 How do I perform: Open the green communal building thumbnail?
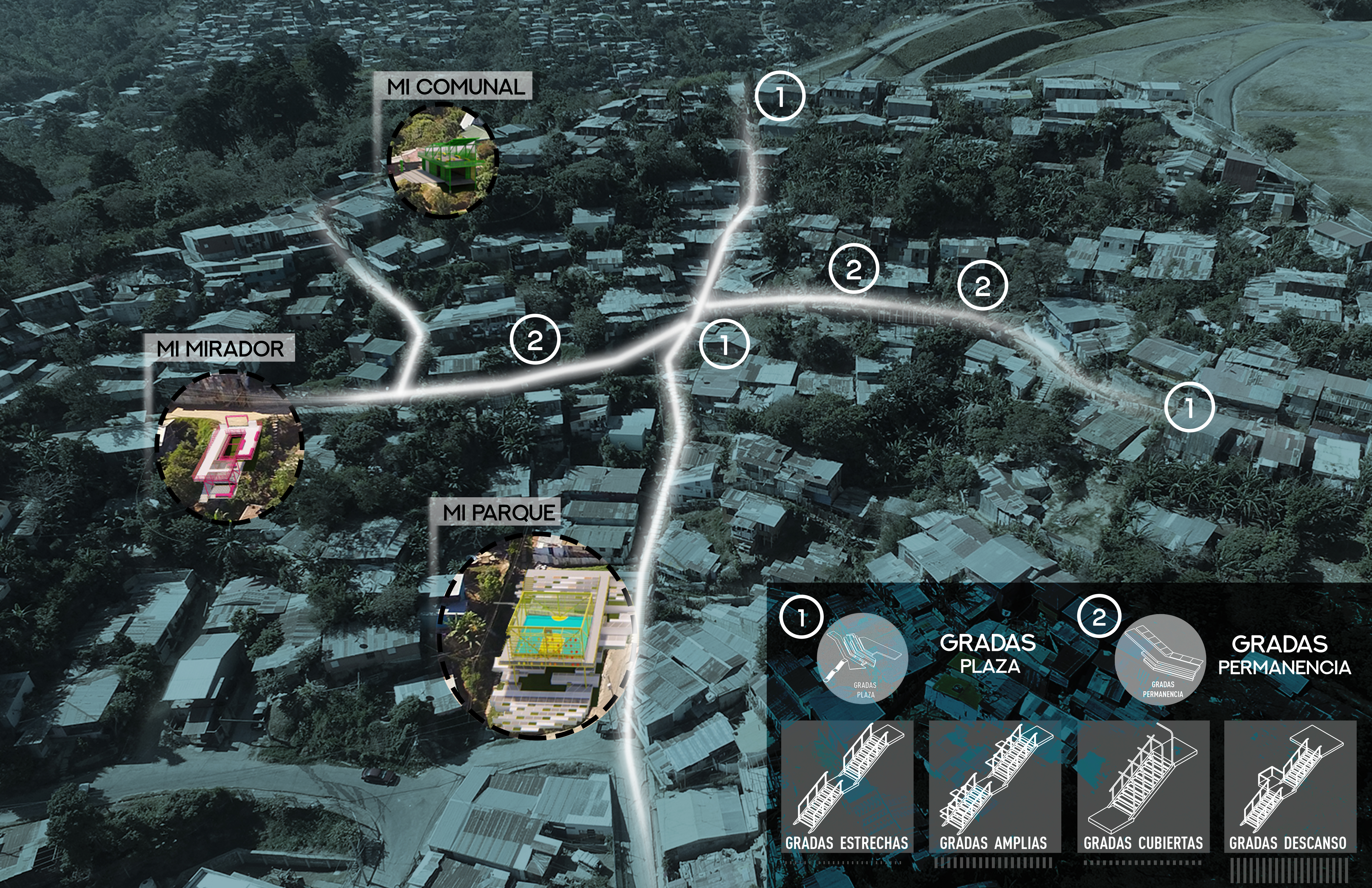coord(443,160)
